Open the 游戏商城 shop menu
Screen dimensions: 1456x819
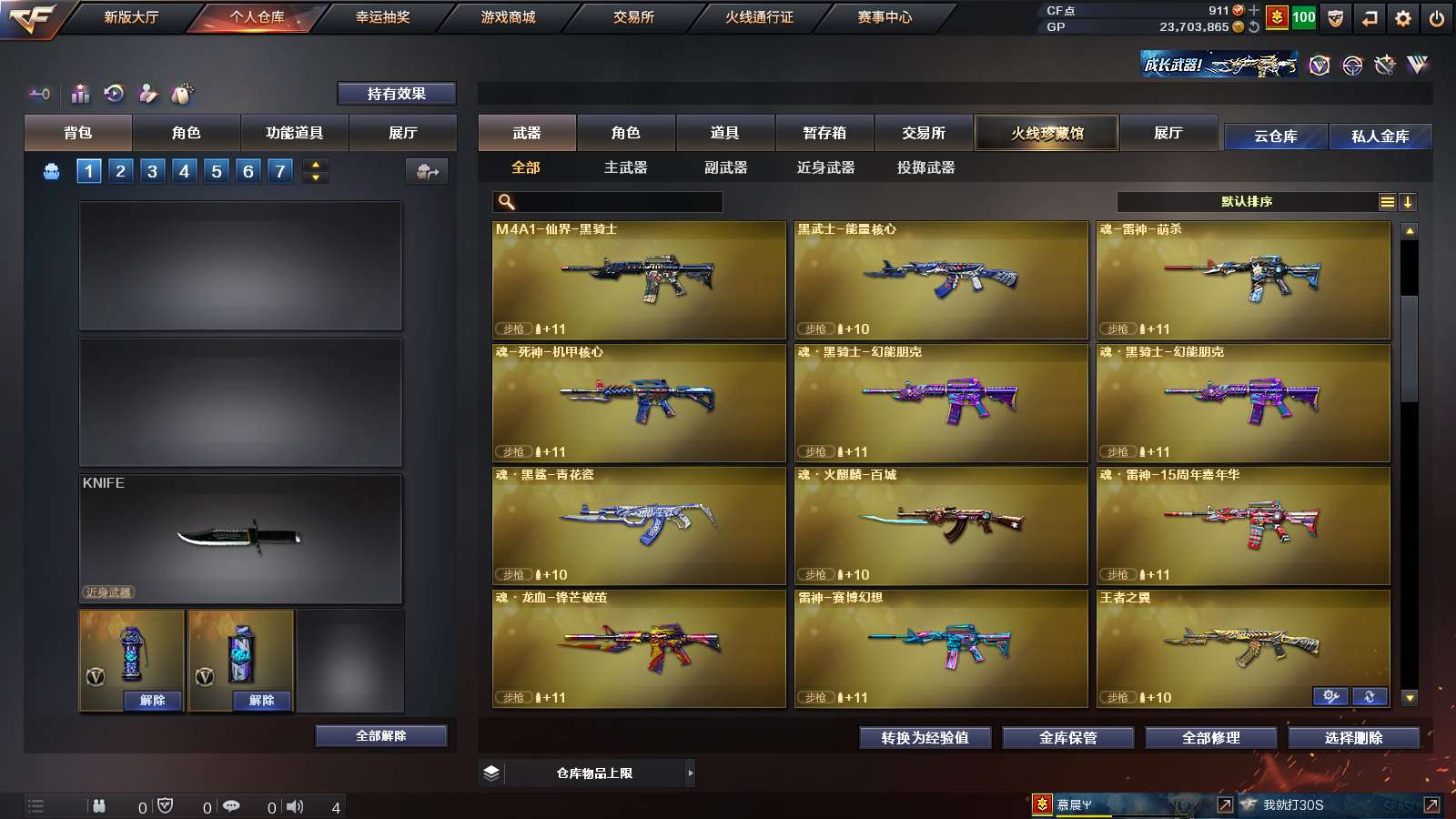tap(508, 17)
